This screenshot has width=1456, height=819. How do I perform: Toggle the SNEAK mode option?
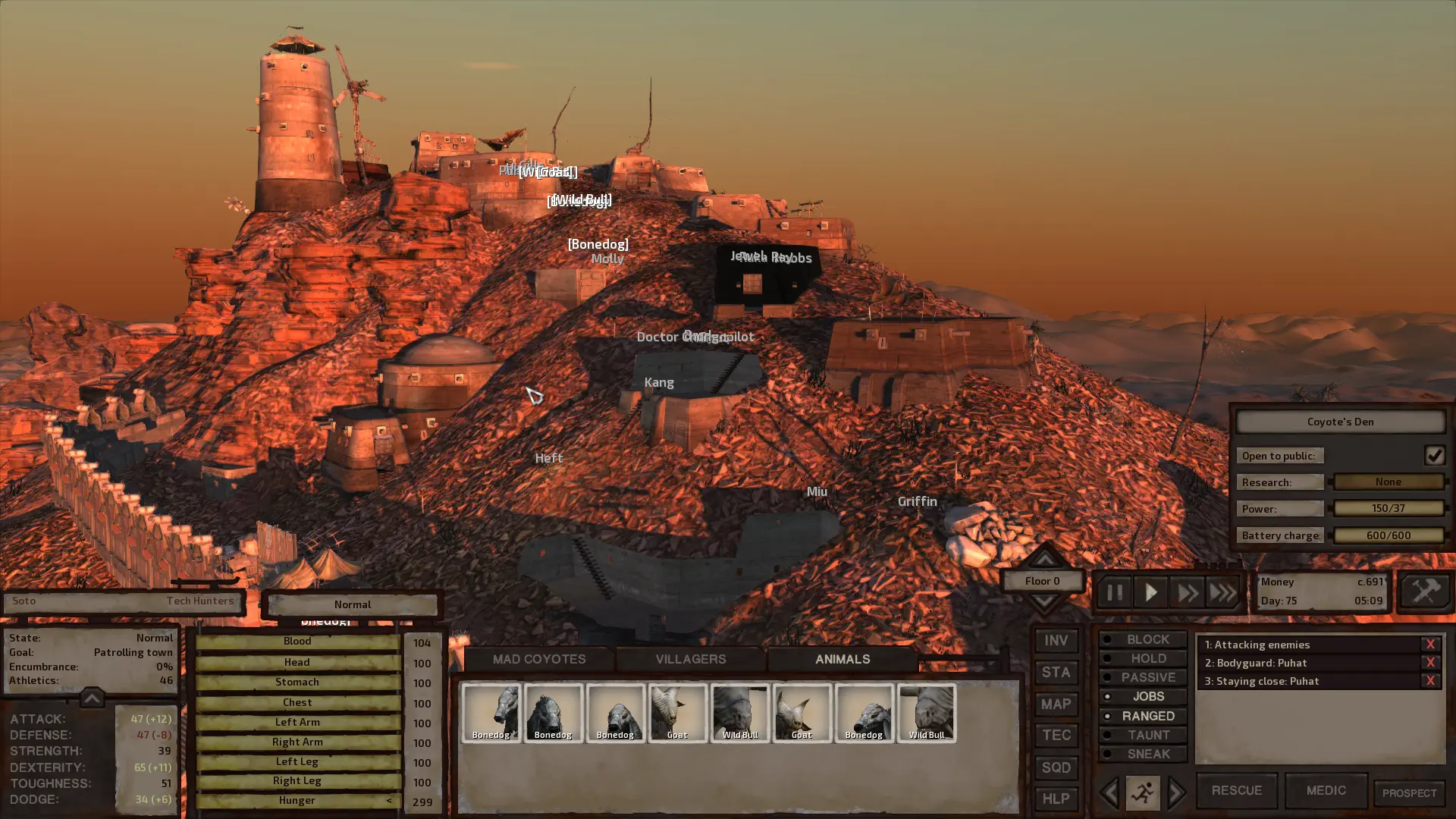coord(1143,754)
